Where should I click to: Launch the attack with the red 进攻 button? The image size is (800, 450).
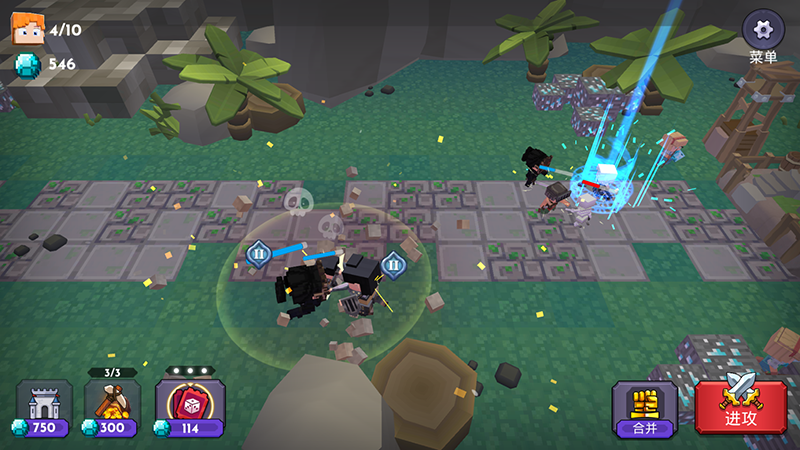(741, 406)
